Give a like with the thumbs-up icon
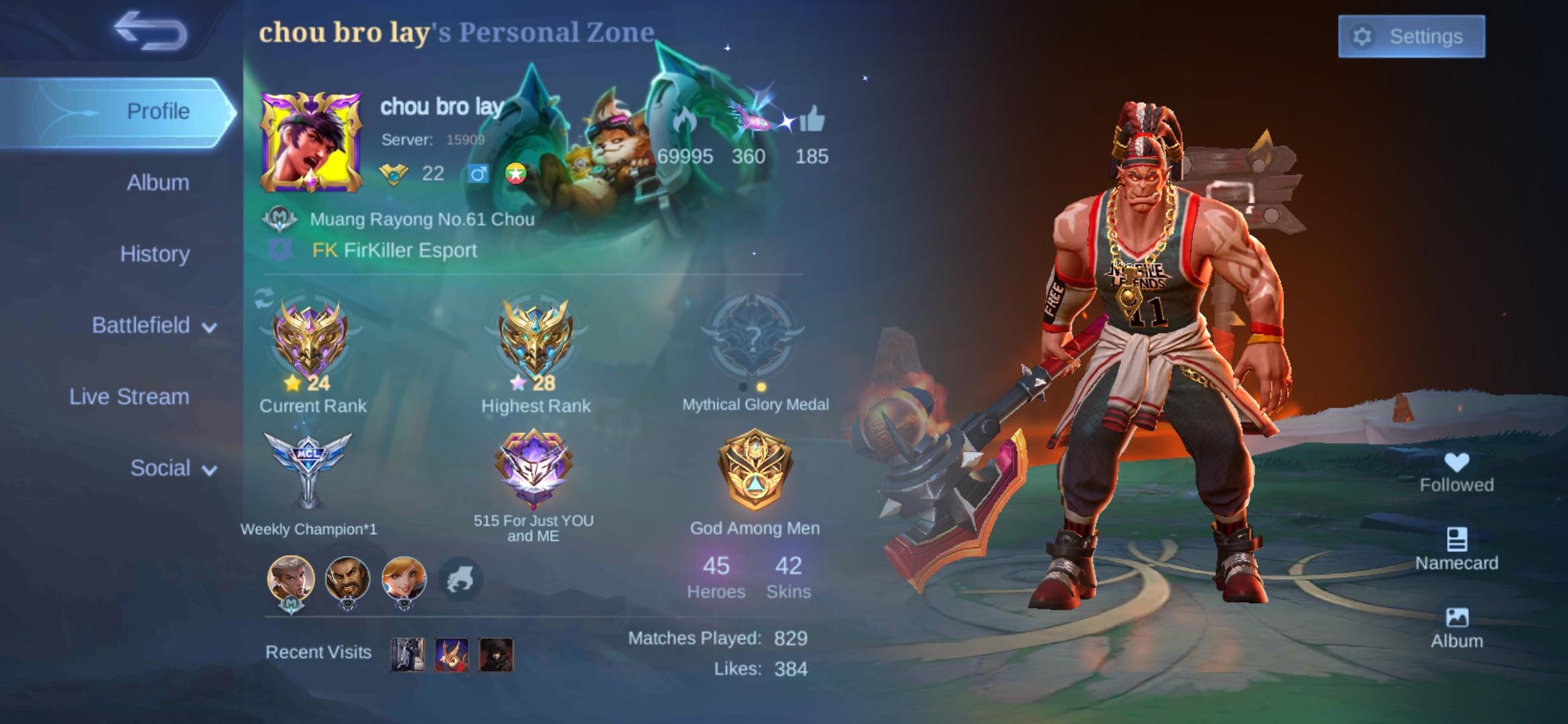The width and height of the screenshot is (1568, 724). [x=811, y=121]
